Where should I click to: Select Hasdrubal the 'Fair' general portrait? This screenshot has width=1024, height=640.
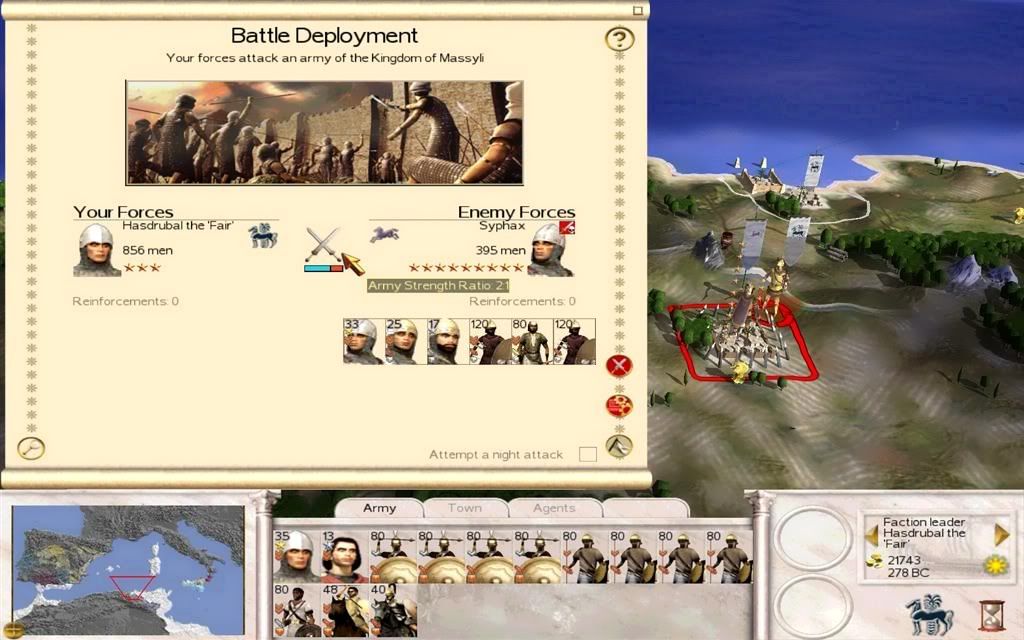[x=97, y=249]
